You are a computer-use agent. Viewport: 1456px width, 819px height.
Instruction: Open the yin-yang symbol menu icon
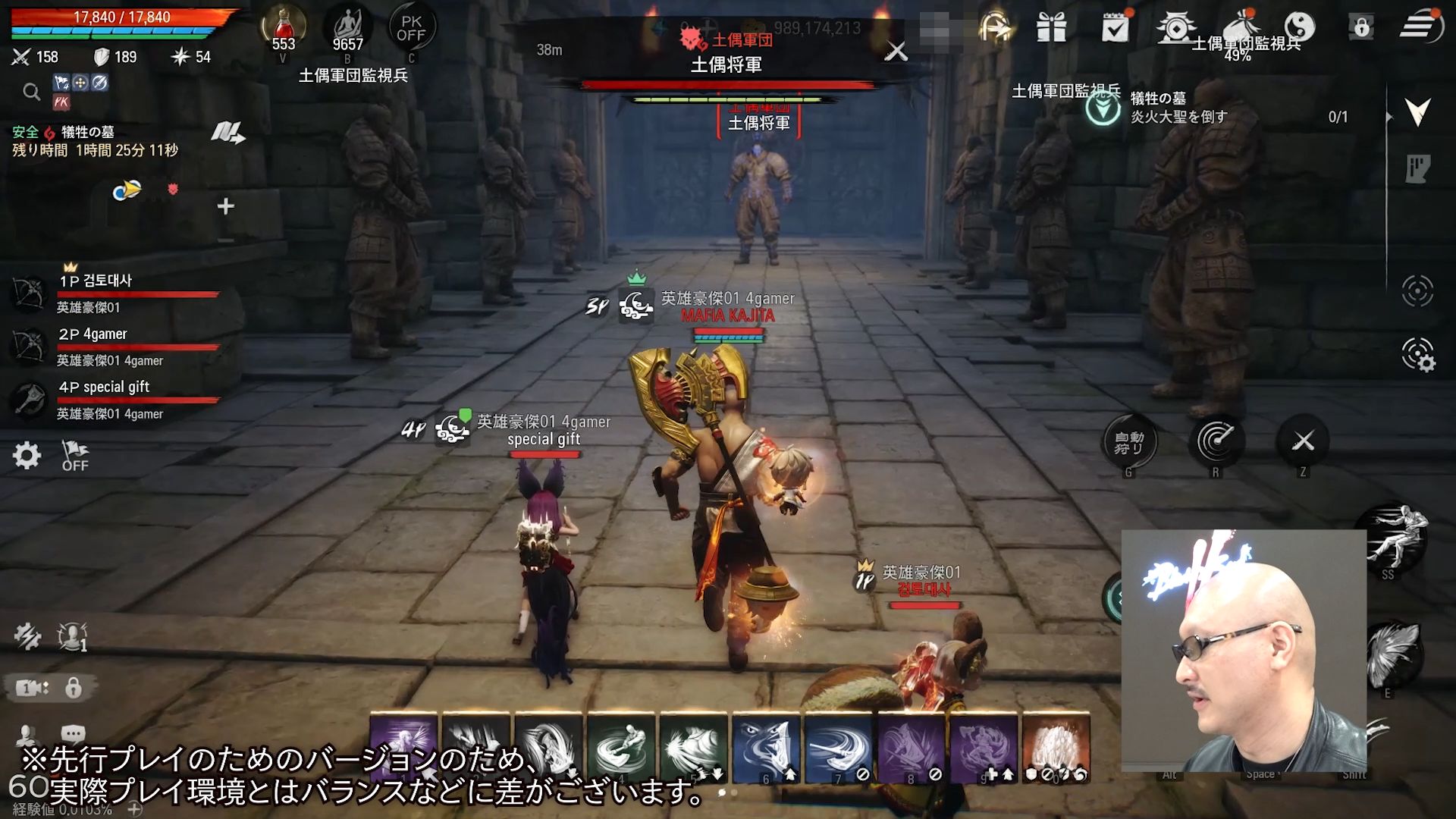coord(1299,27)
